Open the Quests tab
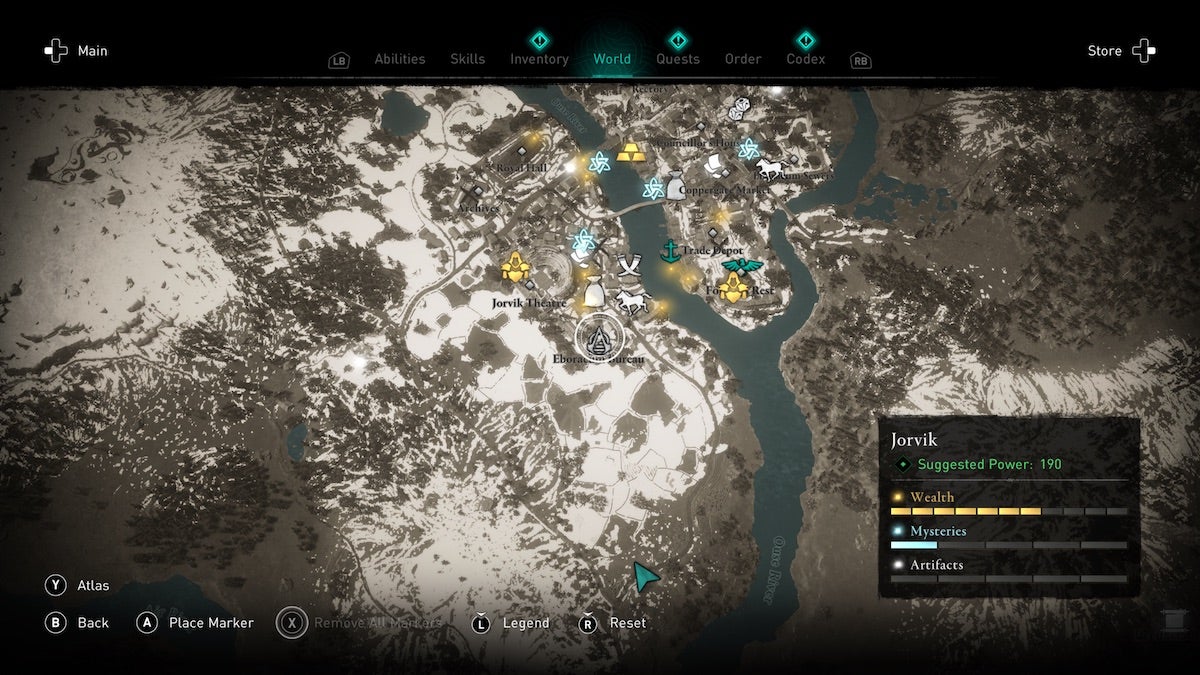 tap(677, 59)
